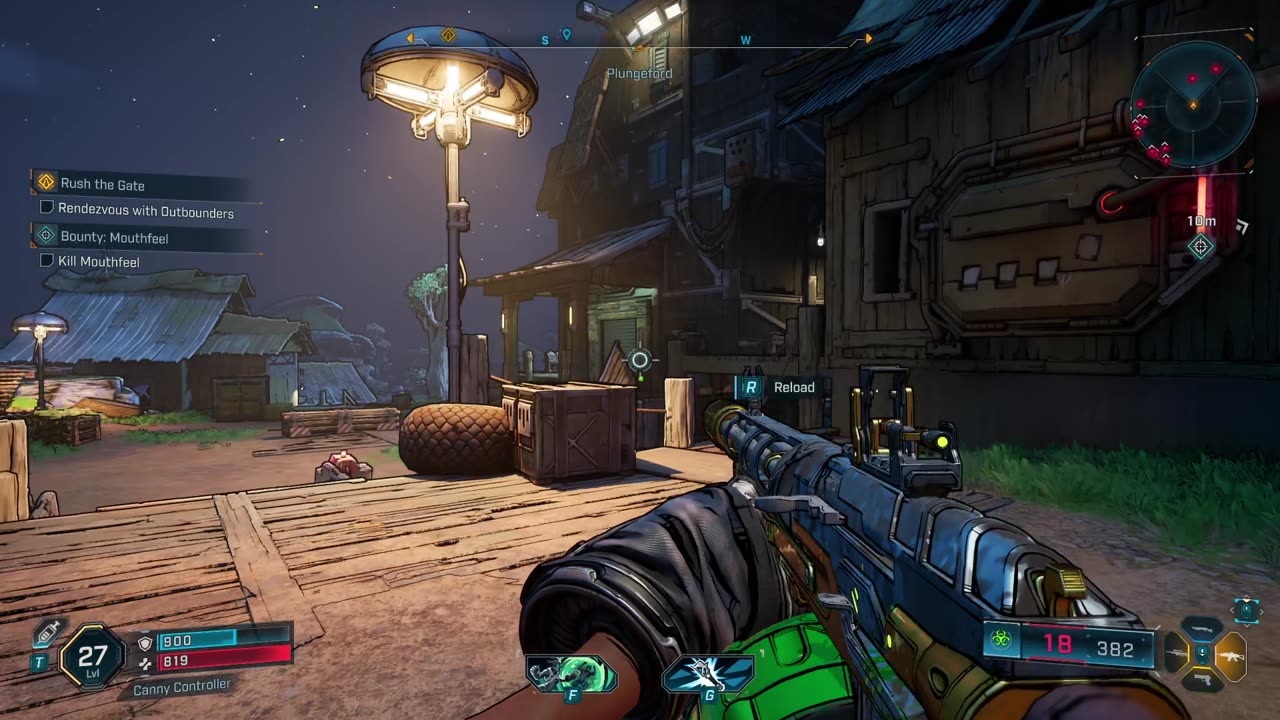The width and height of the screenshot is (1280, 720).
Task: Open the Bounty: Mouthfeel tracker entry
Action: tap(114, 237)
